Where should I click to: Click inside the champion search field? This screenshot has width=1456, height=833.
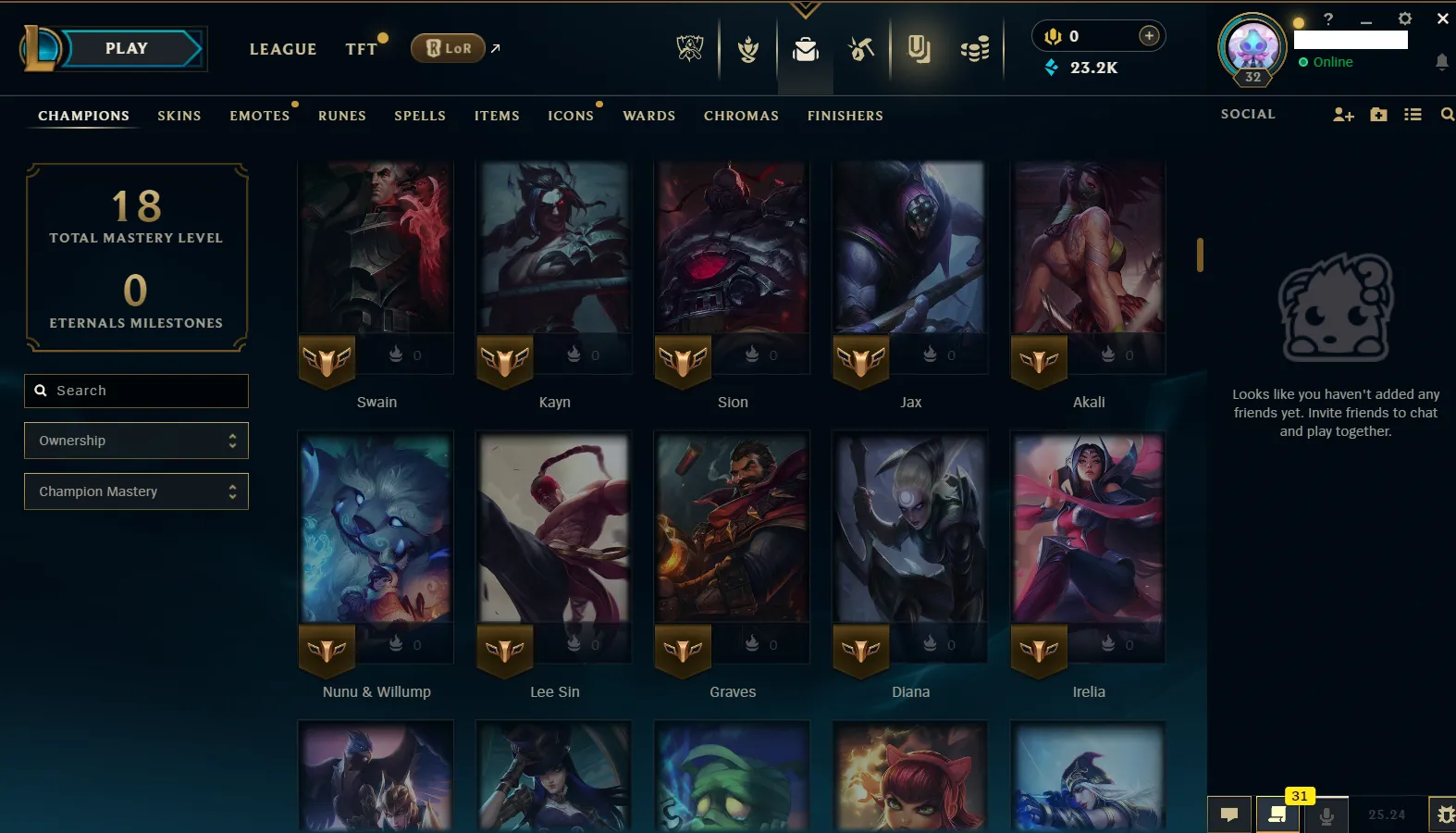[x=136, y=391]
